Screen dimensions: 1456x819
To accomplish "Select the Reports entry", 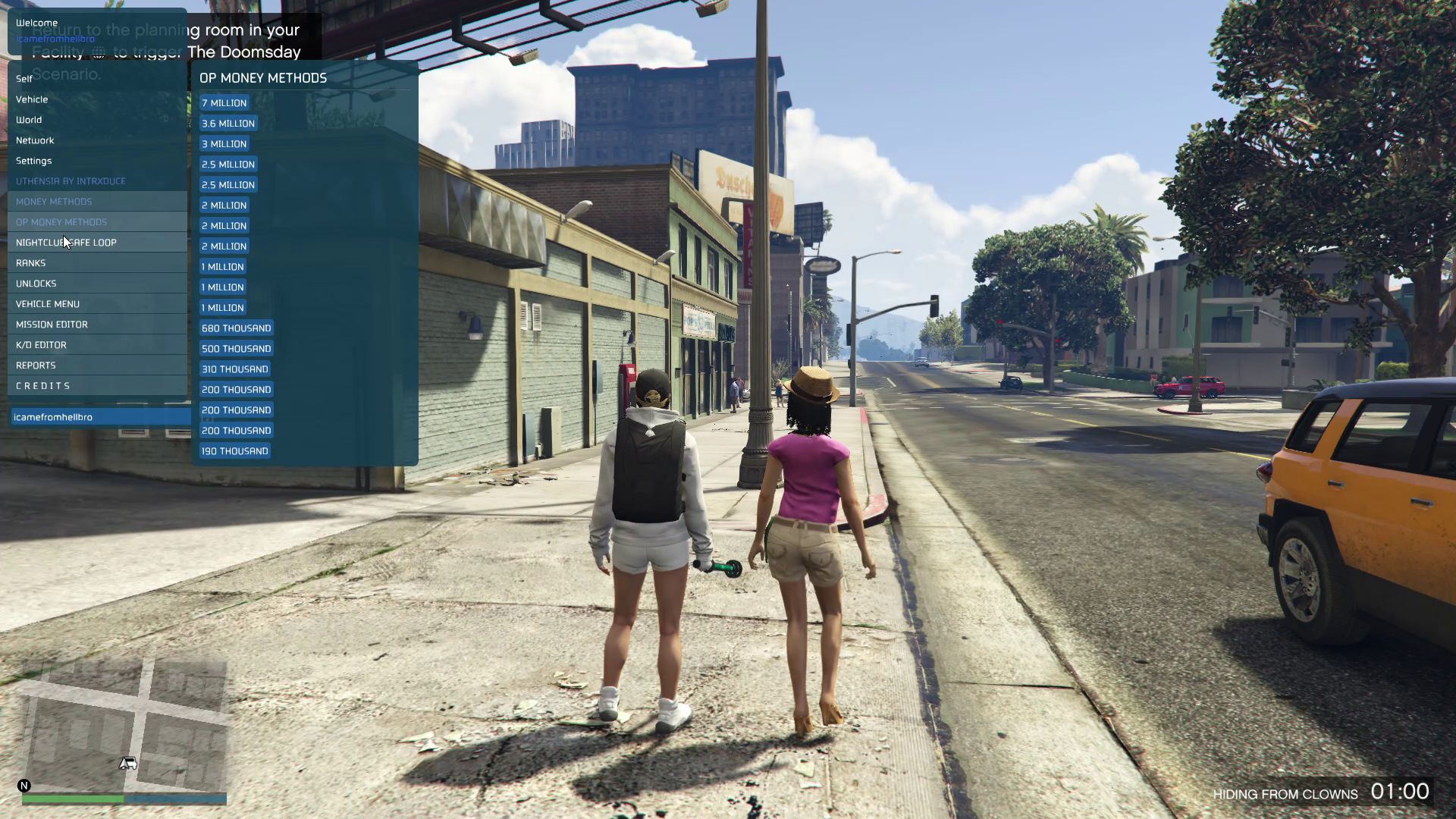I will coord(36,366).
